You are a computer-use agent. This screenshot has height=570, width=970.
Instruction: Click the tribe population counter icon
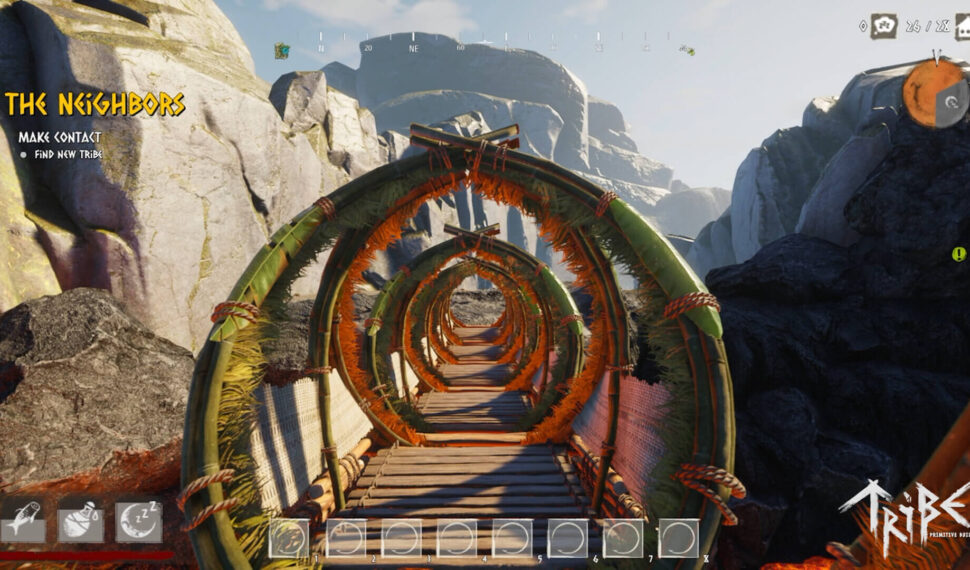click(x=884, y=26)
